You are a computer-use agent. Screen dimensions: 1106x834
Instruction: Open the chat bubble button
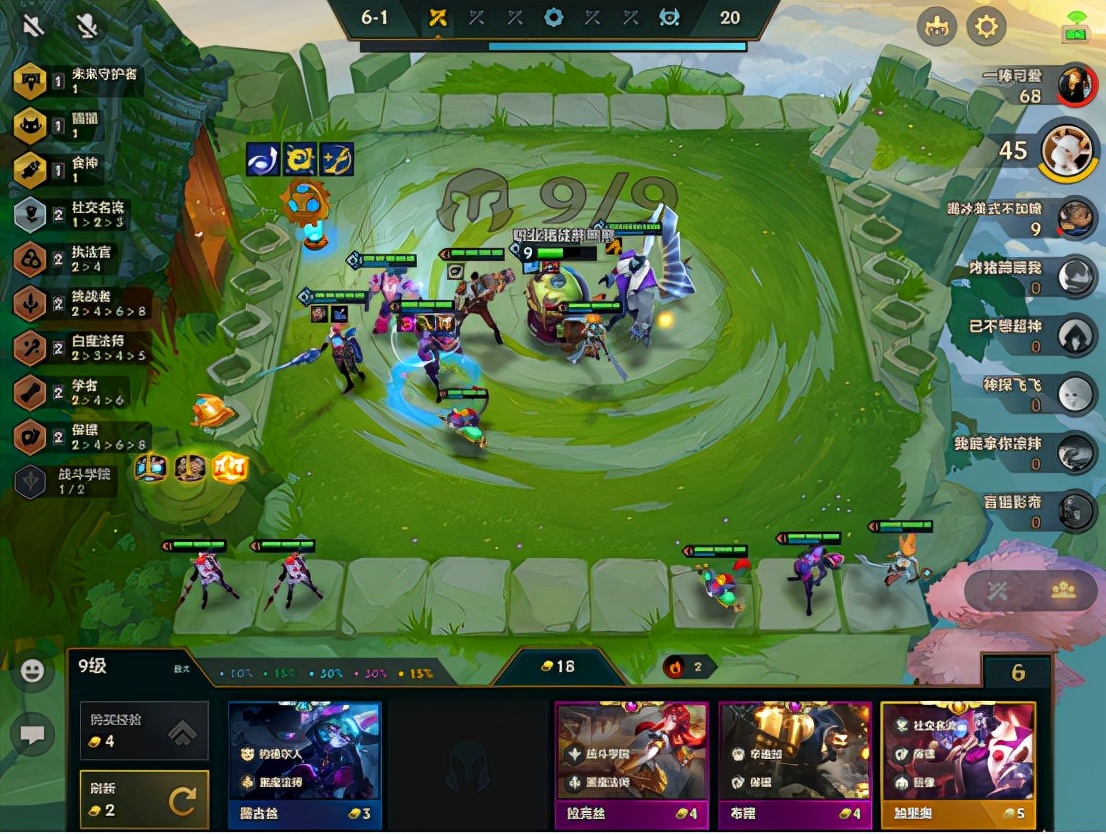[33, 735]
